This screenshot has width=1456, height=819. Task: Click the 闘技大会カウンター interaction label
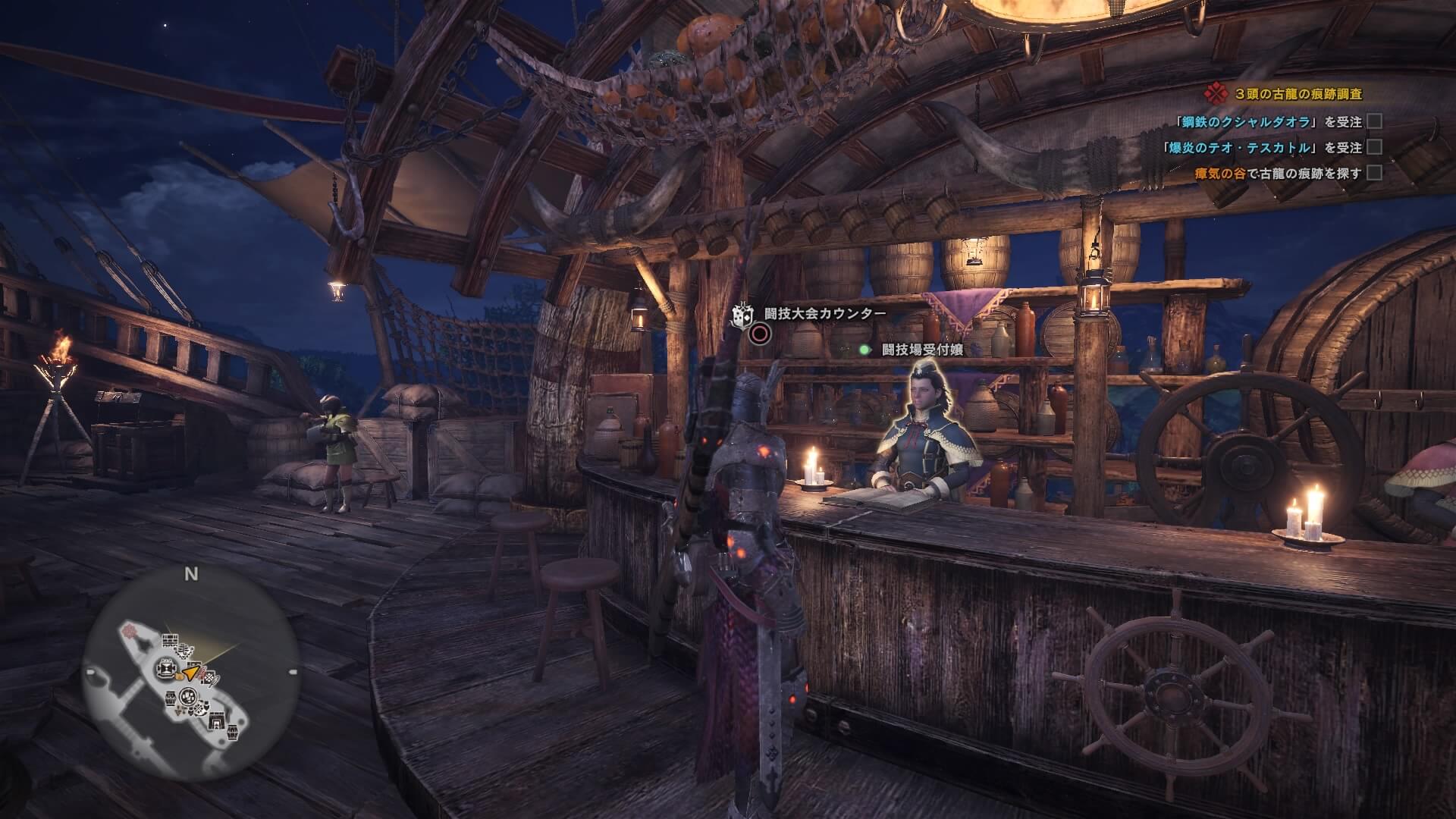[824, 313]
